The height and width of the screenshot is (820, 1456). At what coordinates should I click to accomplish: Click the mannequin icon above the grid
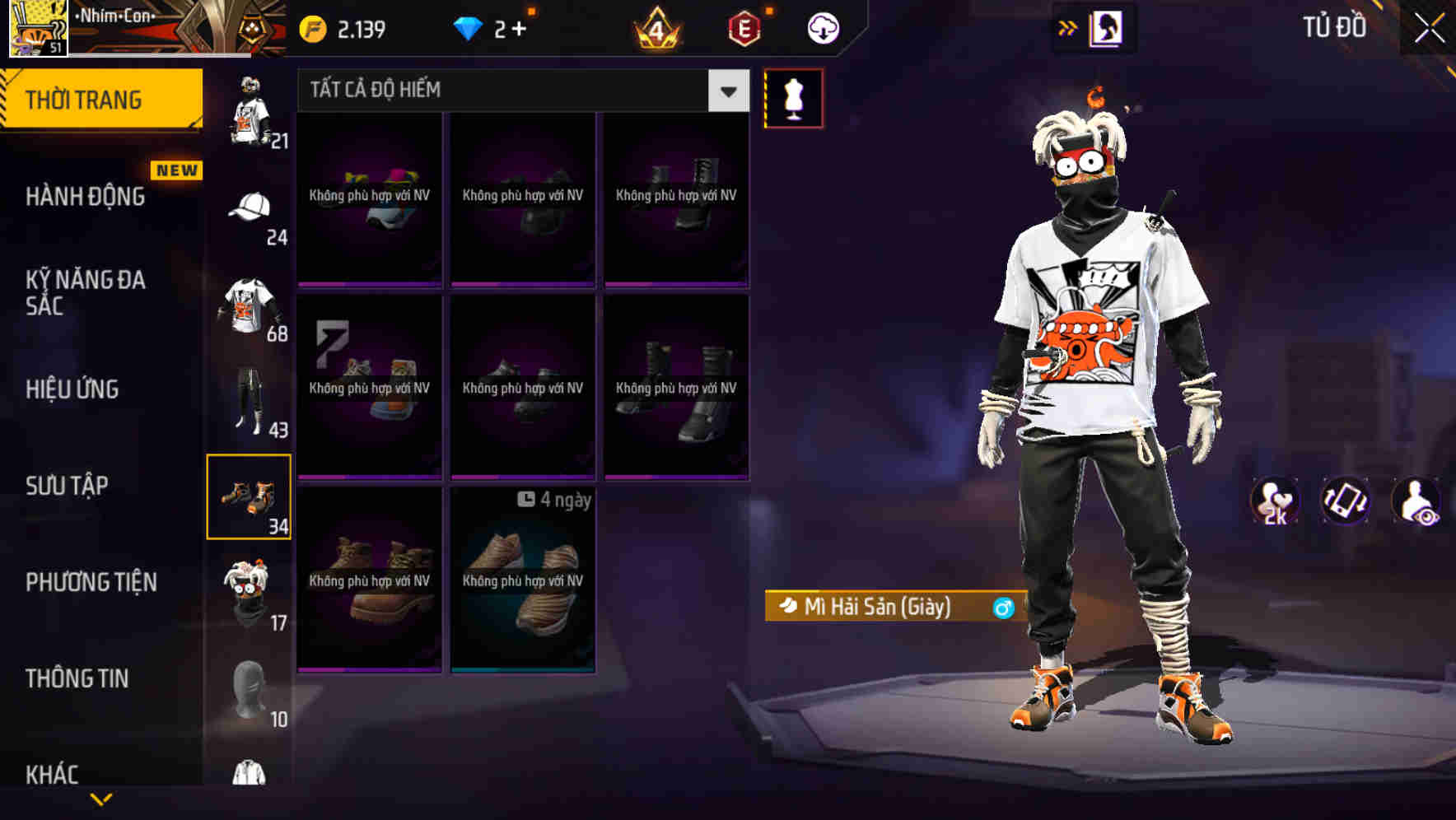click(793, 97)
